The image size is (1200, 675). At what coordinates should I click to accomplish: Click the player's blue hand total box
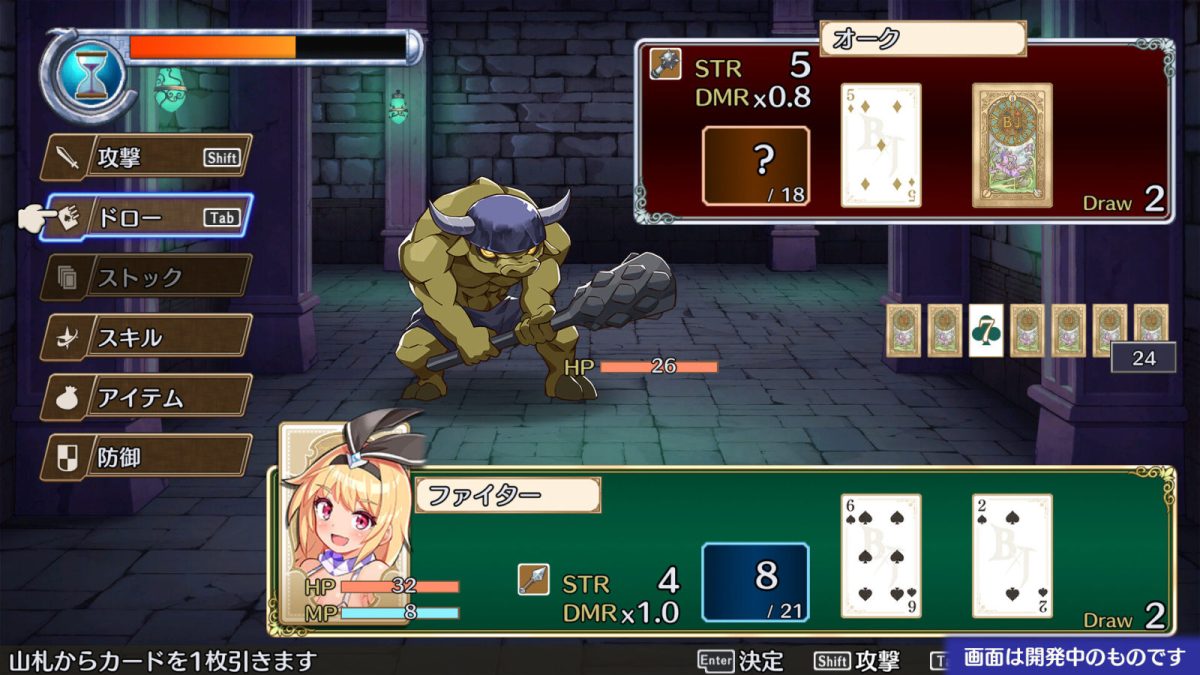755,582
